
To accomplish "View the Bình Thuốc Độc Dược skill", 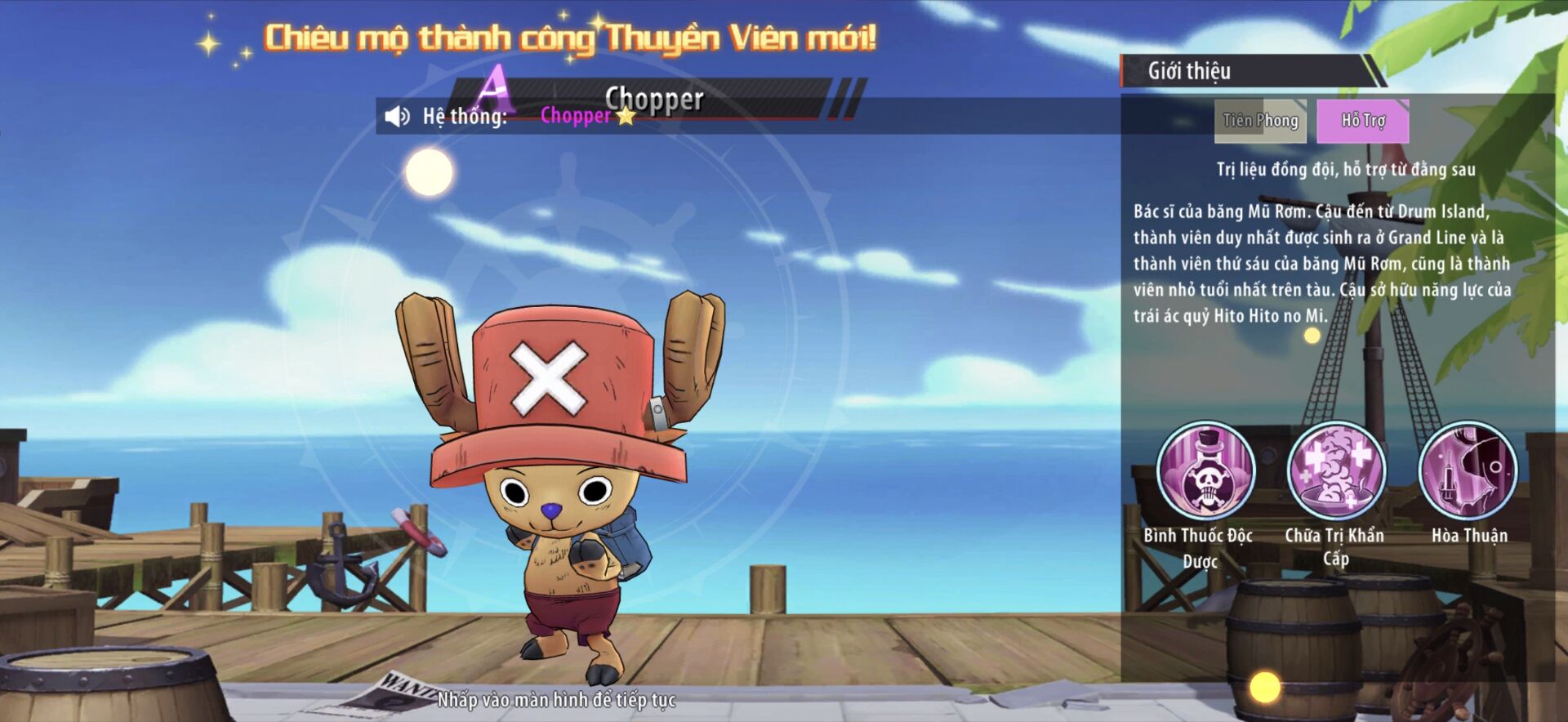I will coord(1205,471).
